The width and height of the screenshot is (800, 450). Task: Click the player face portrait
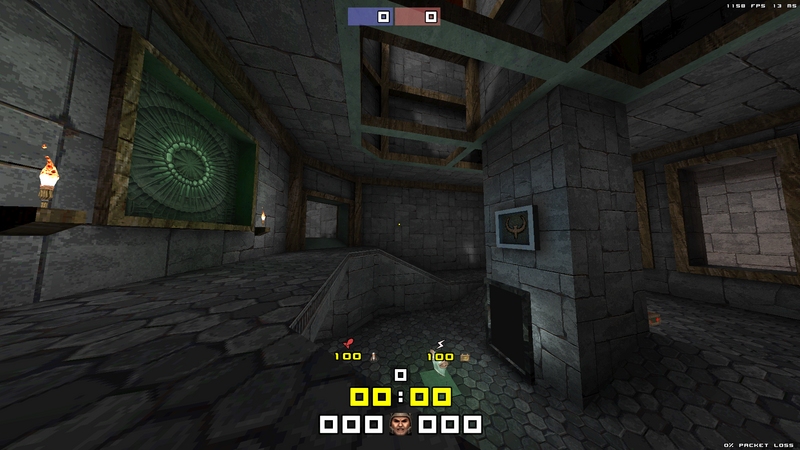[400, 424]
